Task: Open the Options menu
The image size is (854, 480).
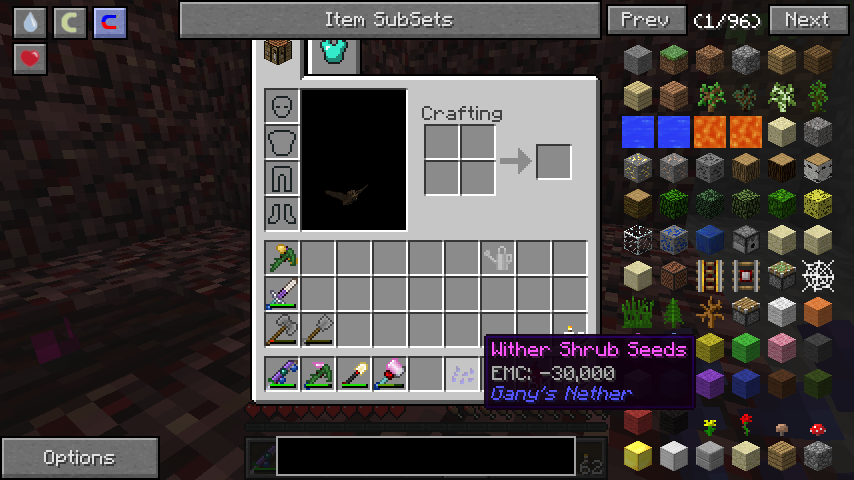Action: [x=79, y=458]
